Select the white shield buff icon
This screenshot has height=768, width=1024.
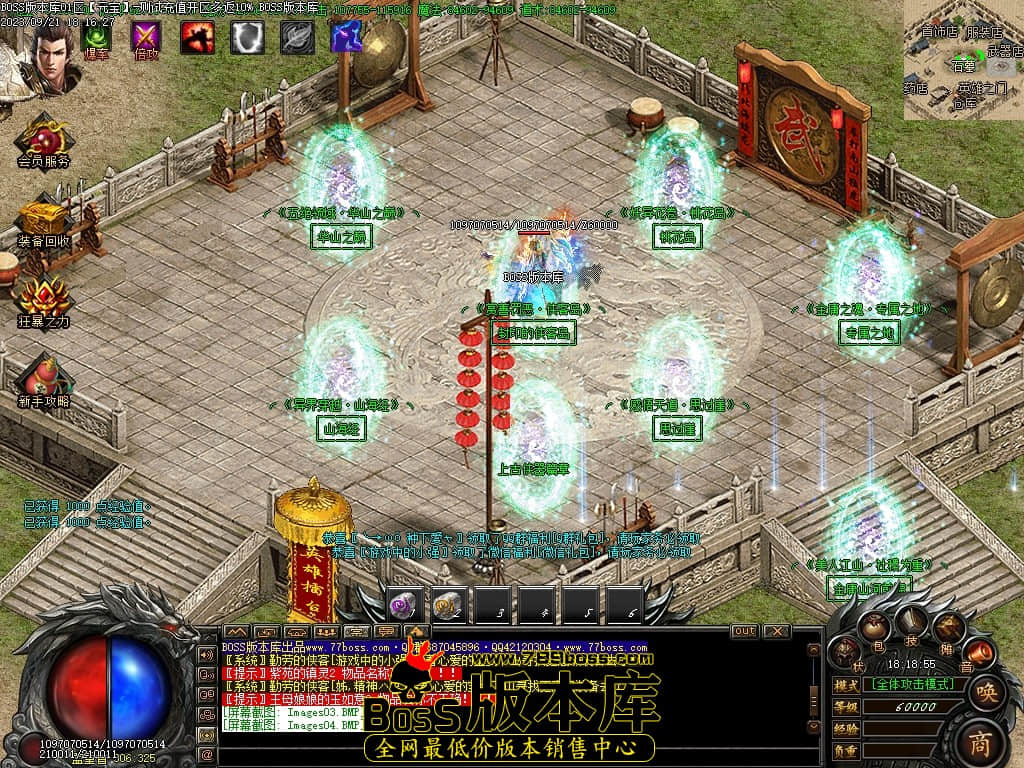point(247,37)
